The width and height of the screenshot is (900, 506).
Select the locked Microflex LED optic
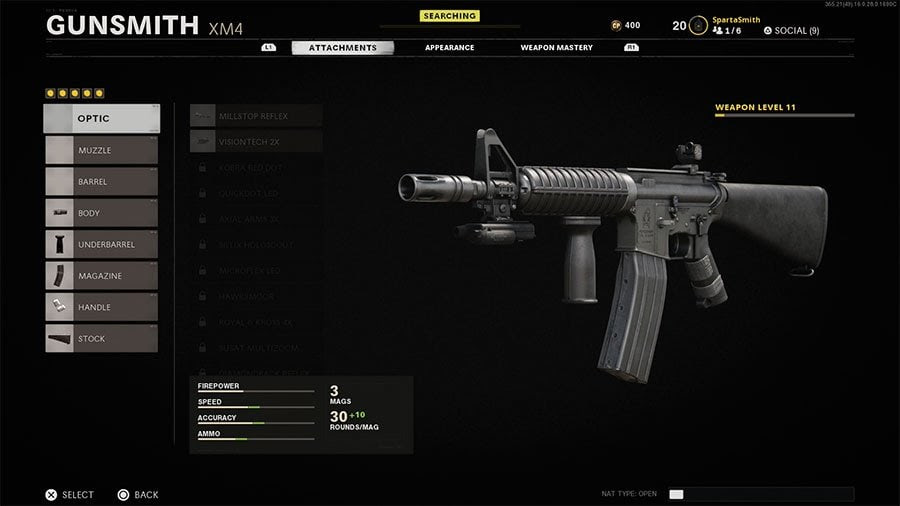256,270
